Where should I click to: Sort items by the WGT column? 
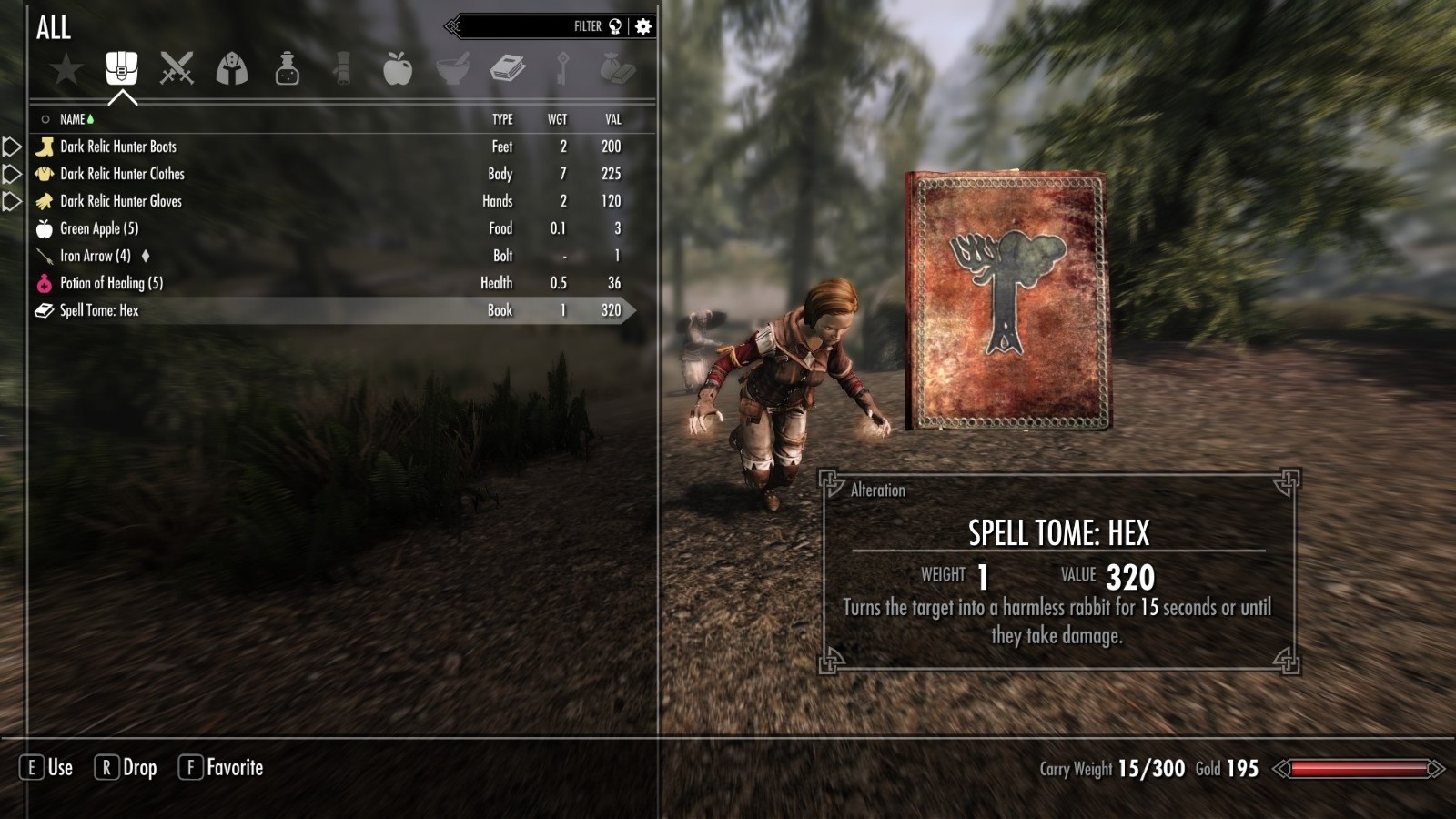click(x=557, y=119)
